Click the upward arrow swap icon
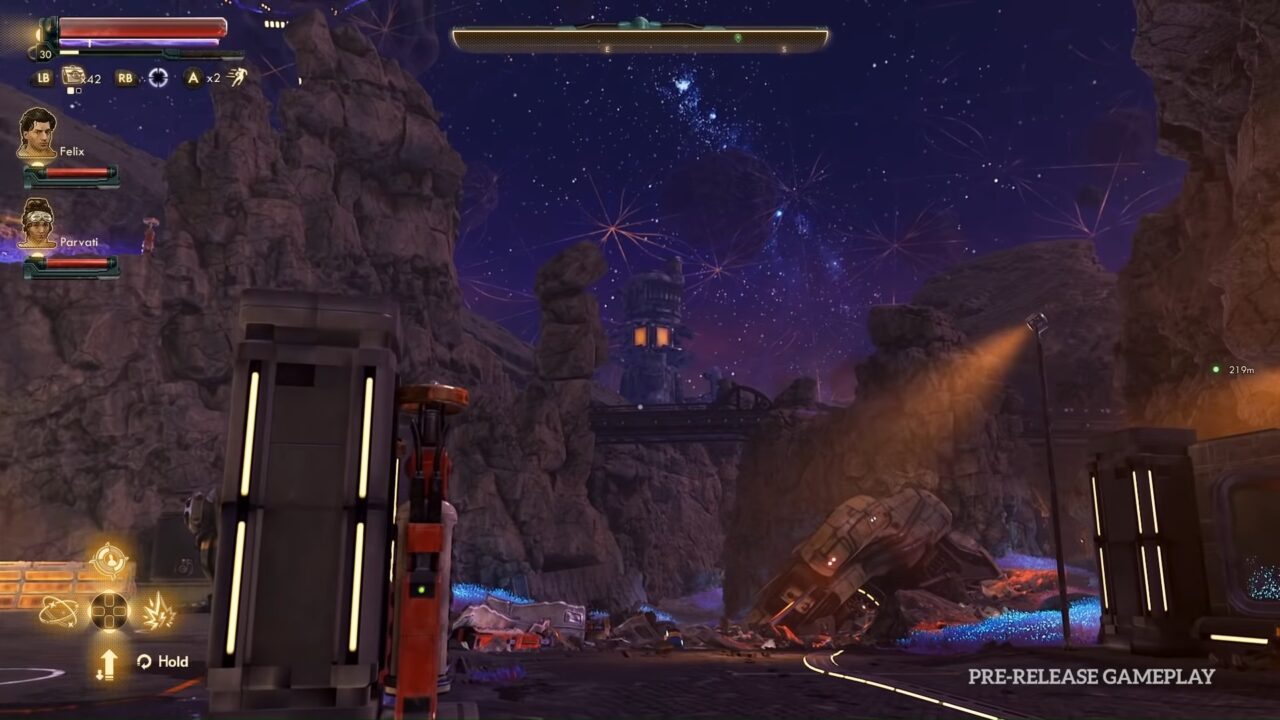Viewport: 1280px width, 720px height. pos(108,664)
